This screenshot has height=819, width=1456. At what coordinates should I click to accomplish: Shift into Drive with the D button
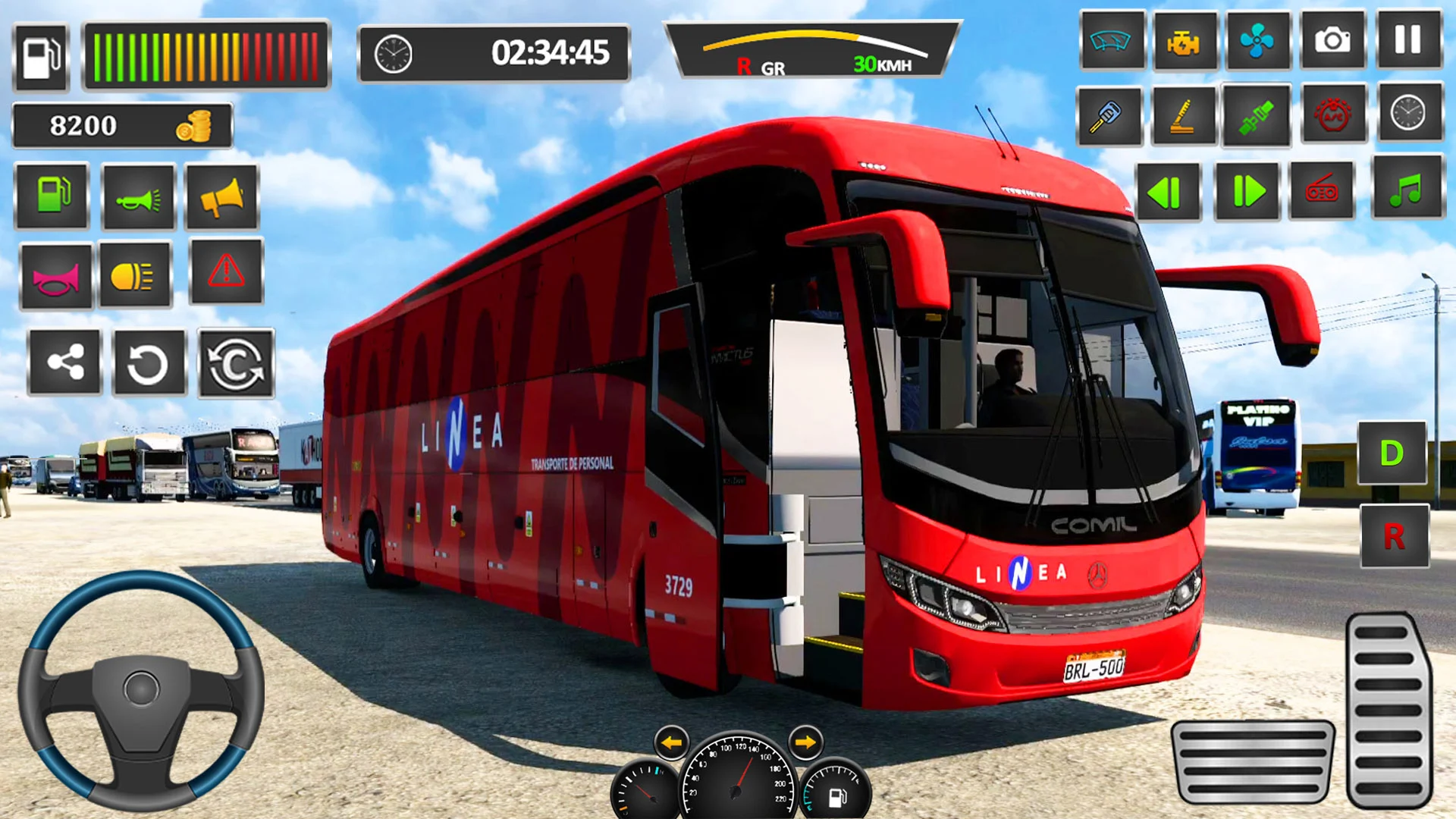tap(1392, 453)
